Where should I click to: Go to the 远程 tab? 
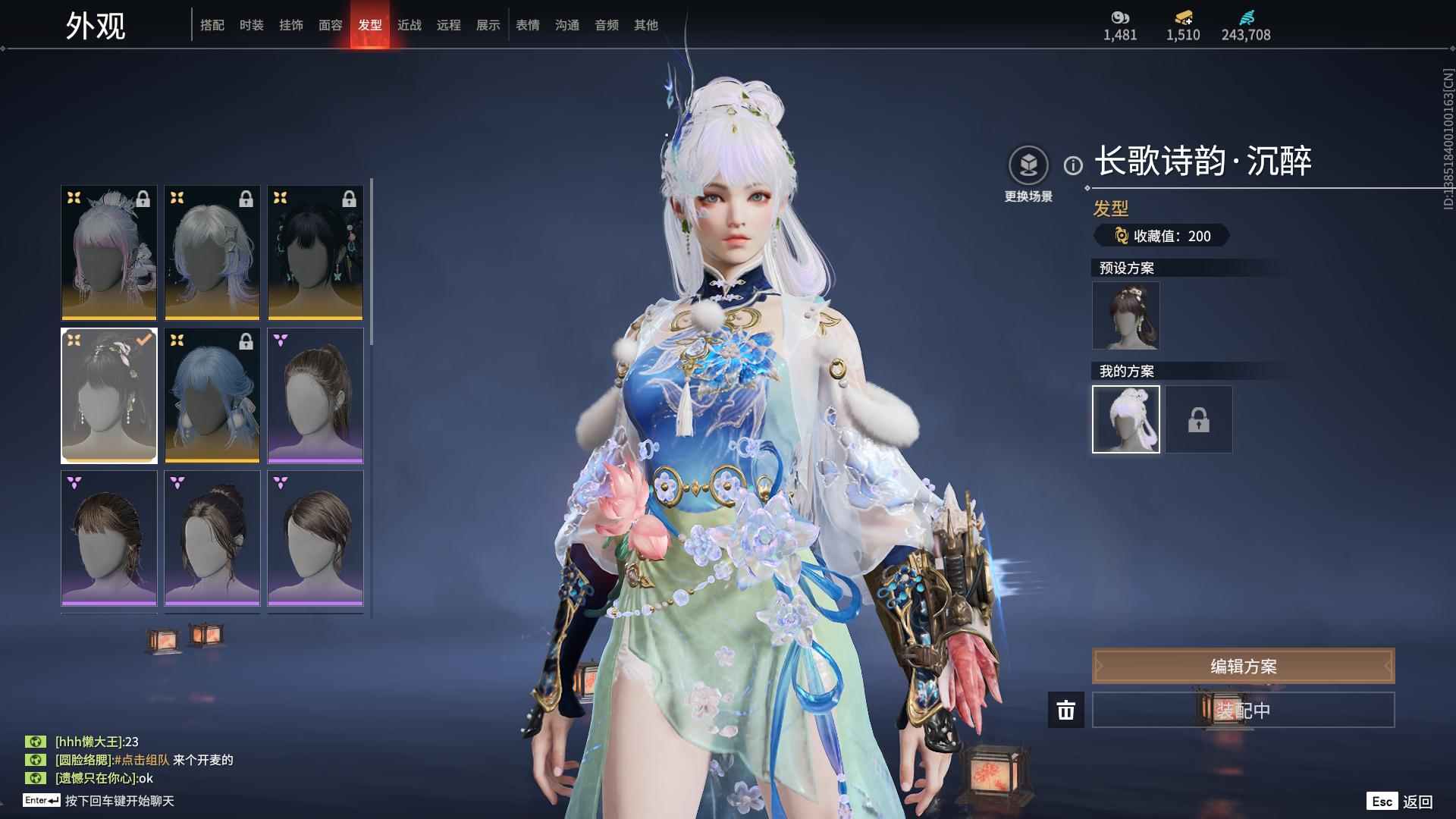coord(449,25)
